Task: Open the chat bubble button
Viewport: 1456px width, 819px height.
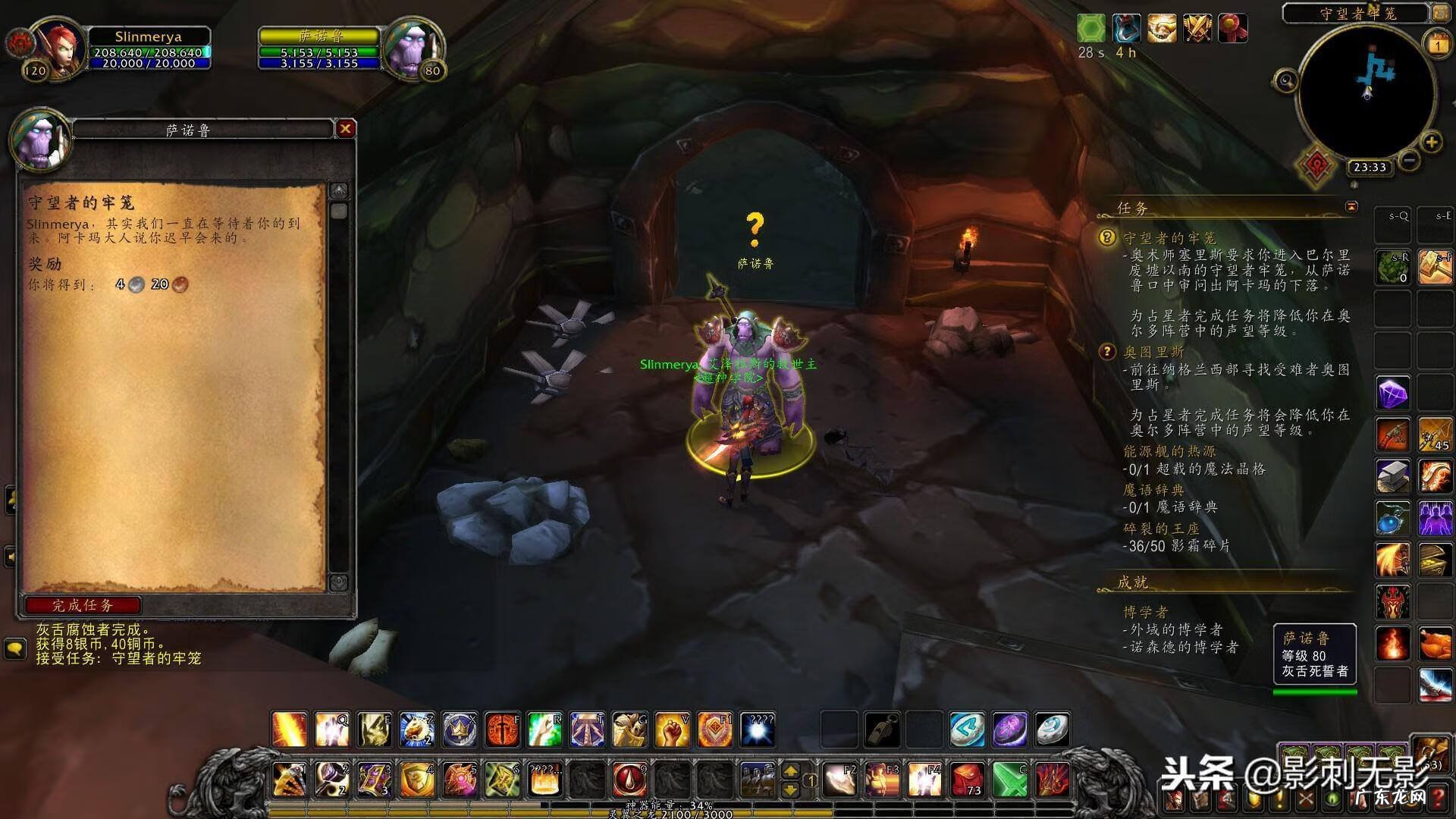Action: [x=14, y=649]
